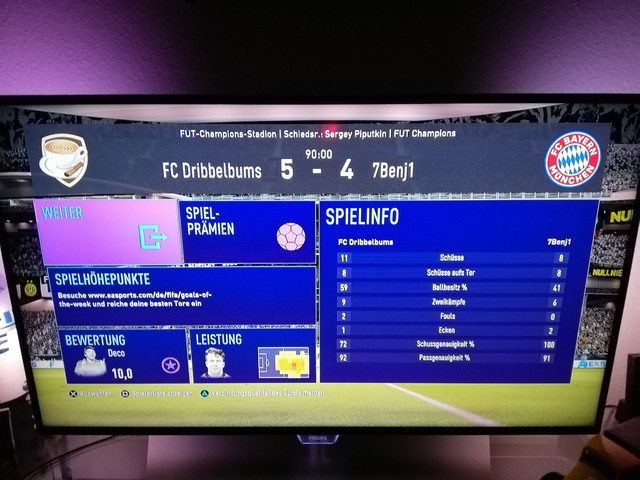
Task: Open the Bewertung player rating tile
Action: coord(122,355)
